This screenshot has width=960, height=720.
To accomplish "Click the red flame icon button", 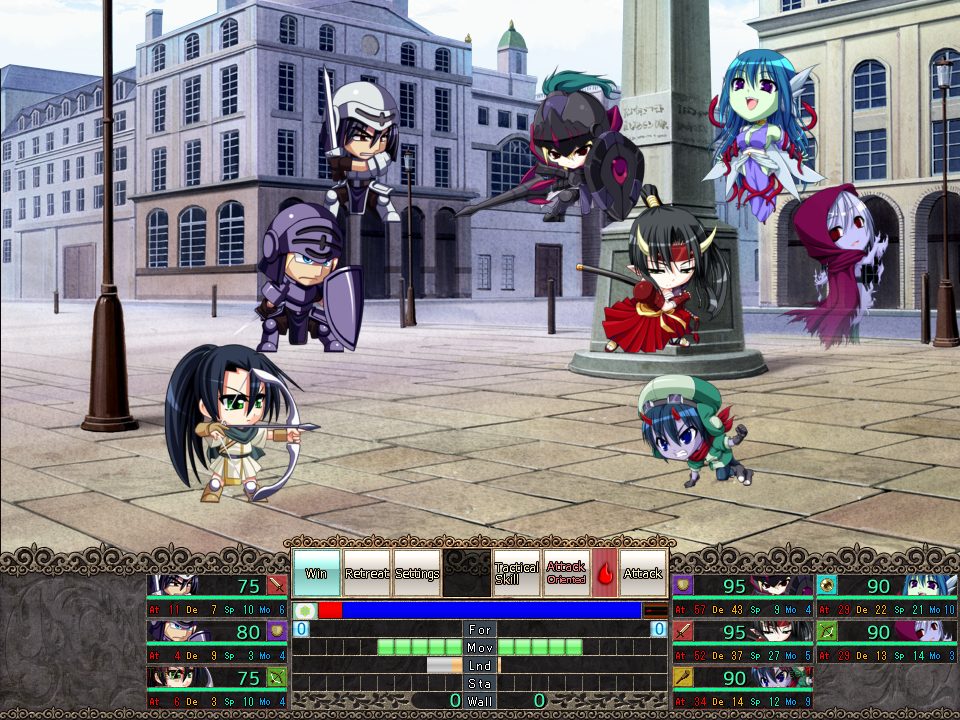I will click(x=605, y=573).
